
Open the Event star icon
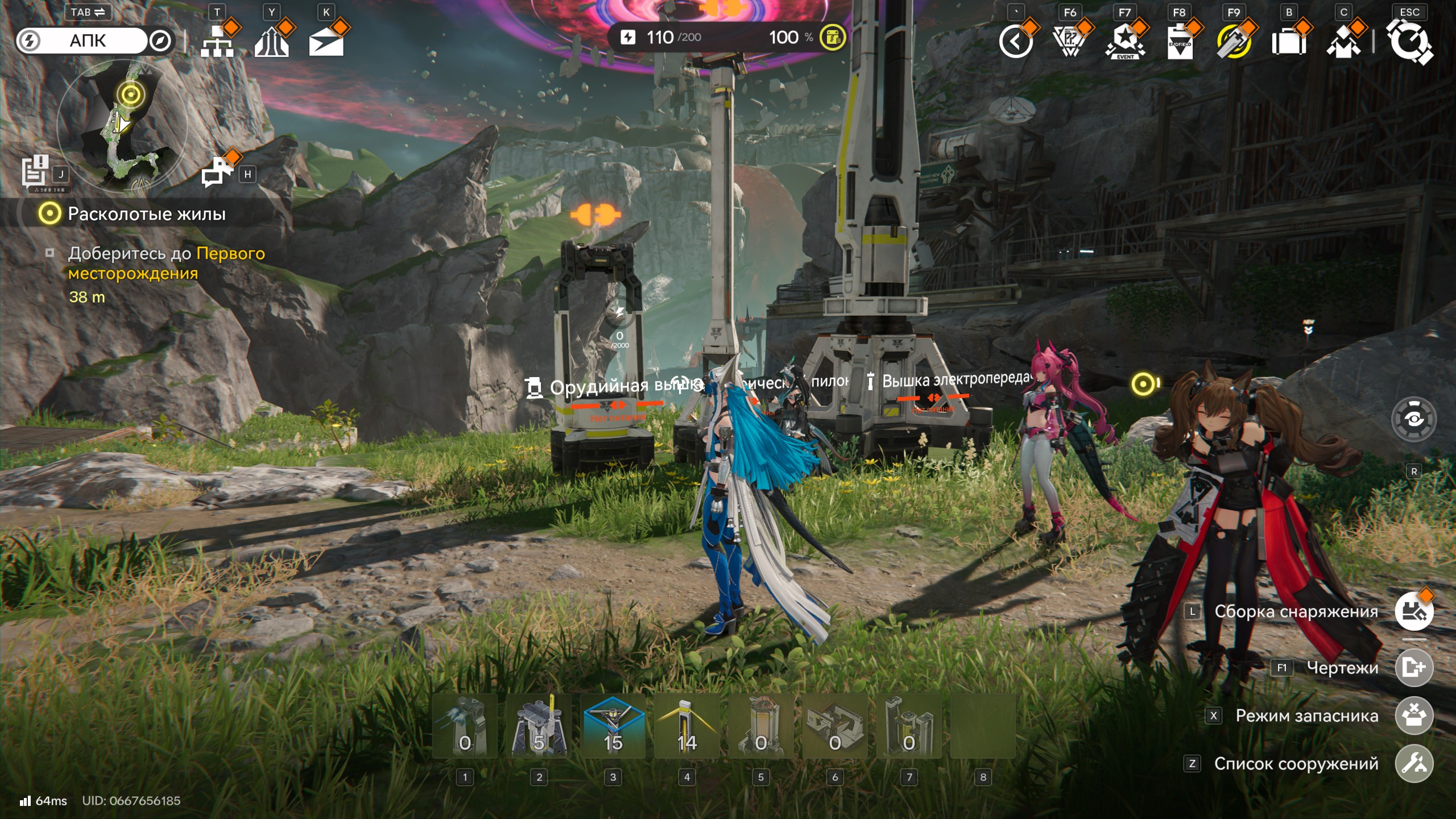pyautogui.click(x=1125, y=42)
